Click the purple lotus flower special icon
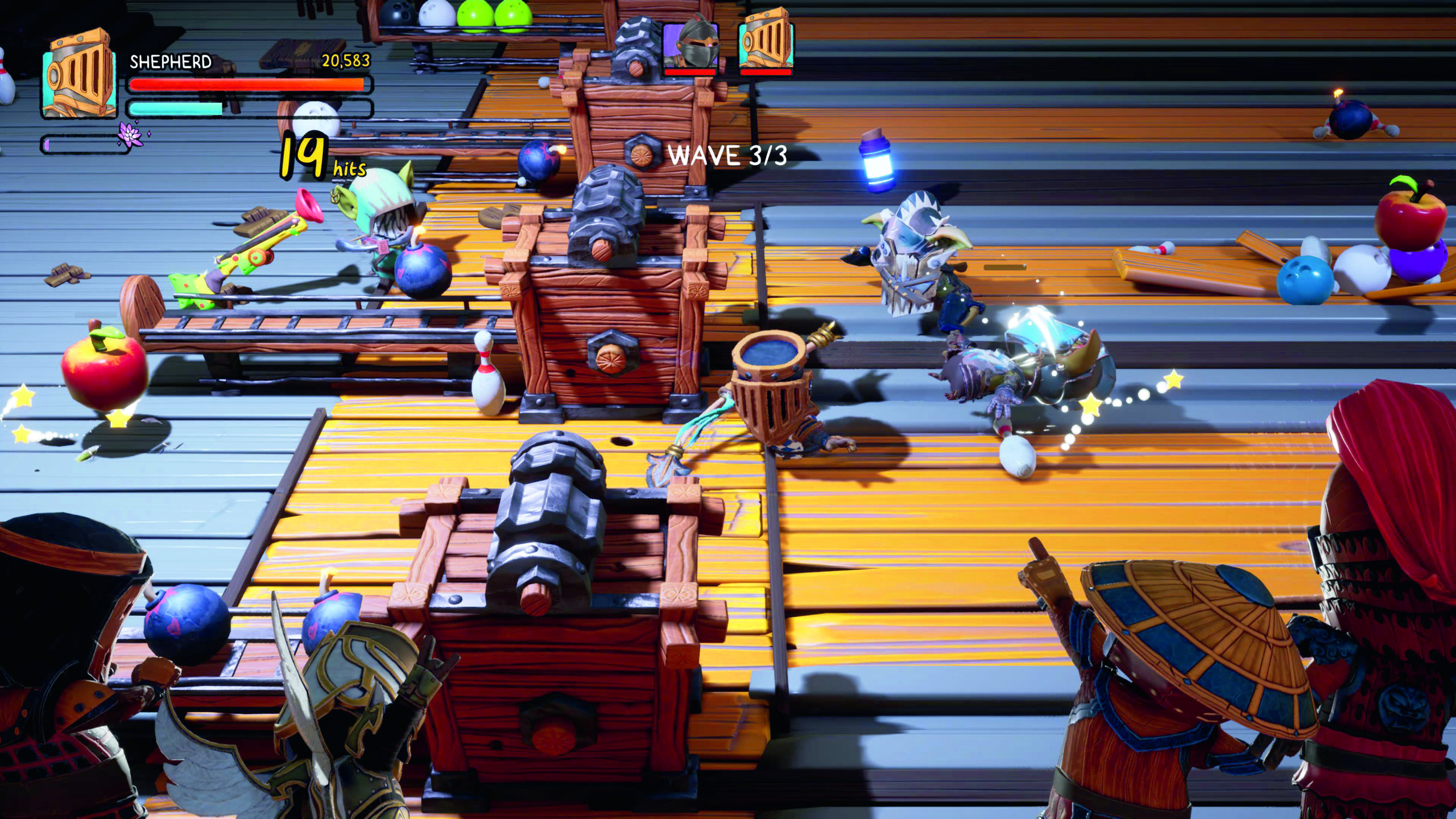 (x=129, y=135)
